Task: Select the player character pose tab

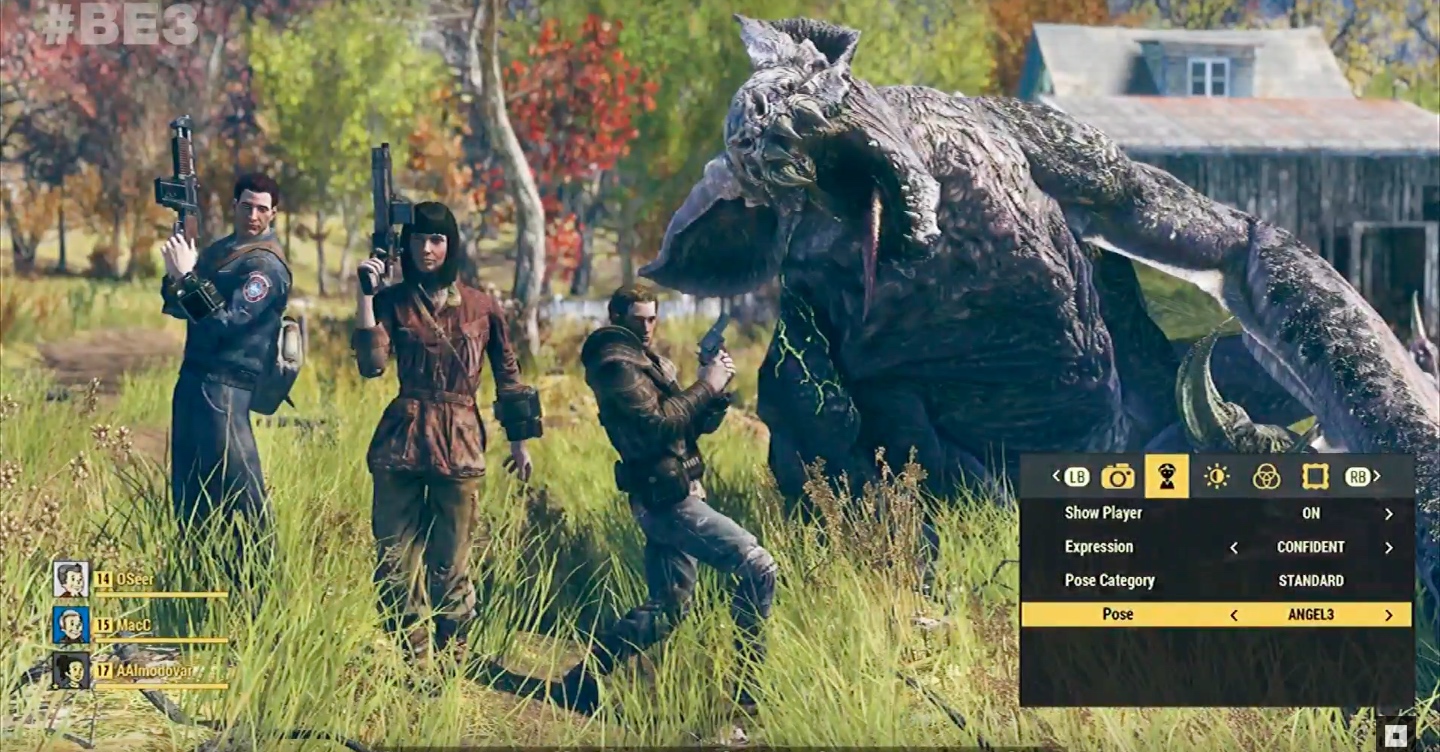Action: [1166, 477]
